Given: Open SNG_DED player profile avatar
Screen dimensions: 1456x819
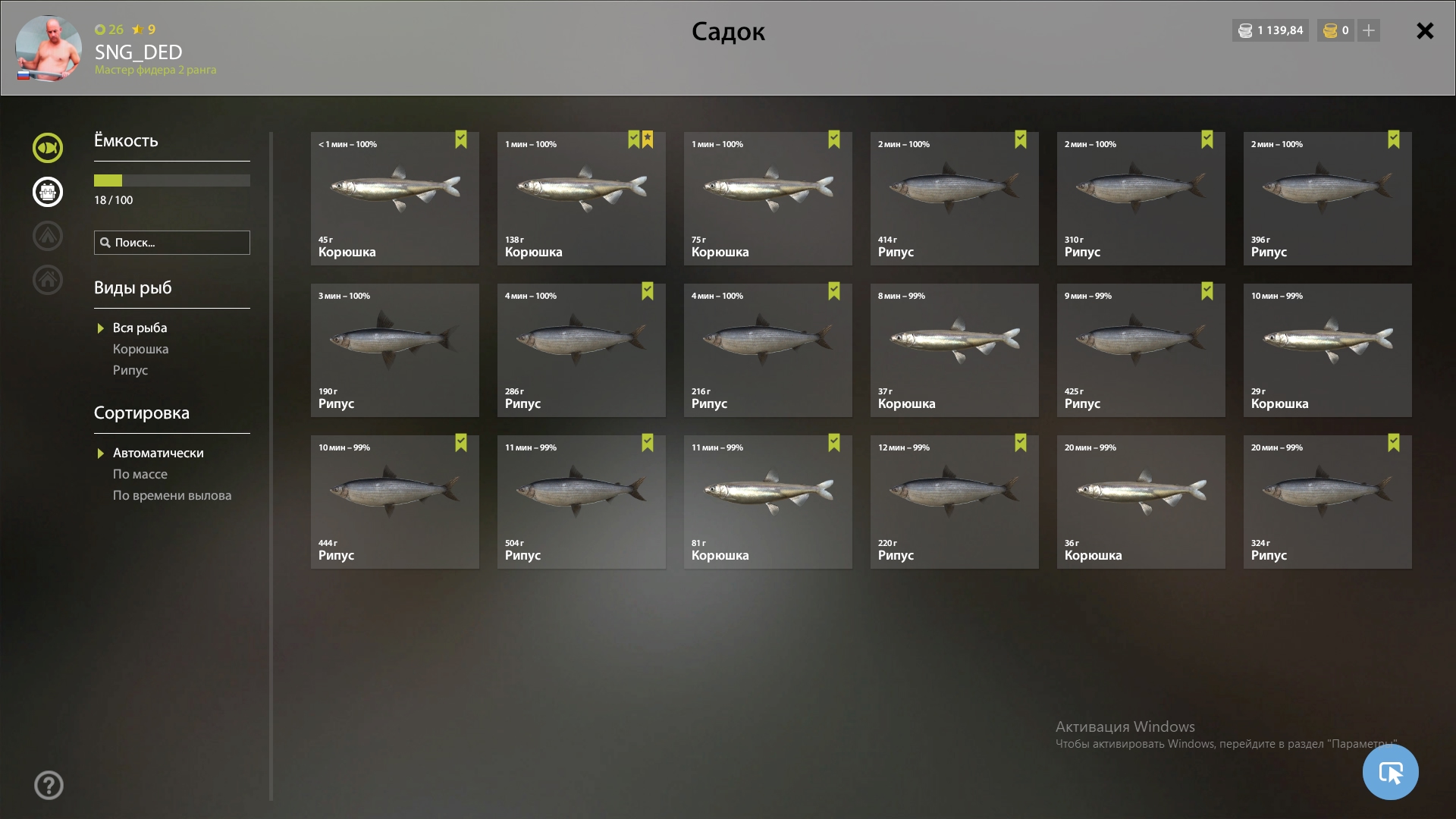Looking at the screenshot, I should pos(49,48).
